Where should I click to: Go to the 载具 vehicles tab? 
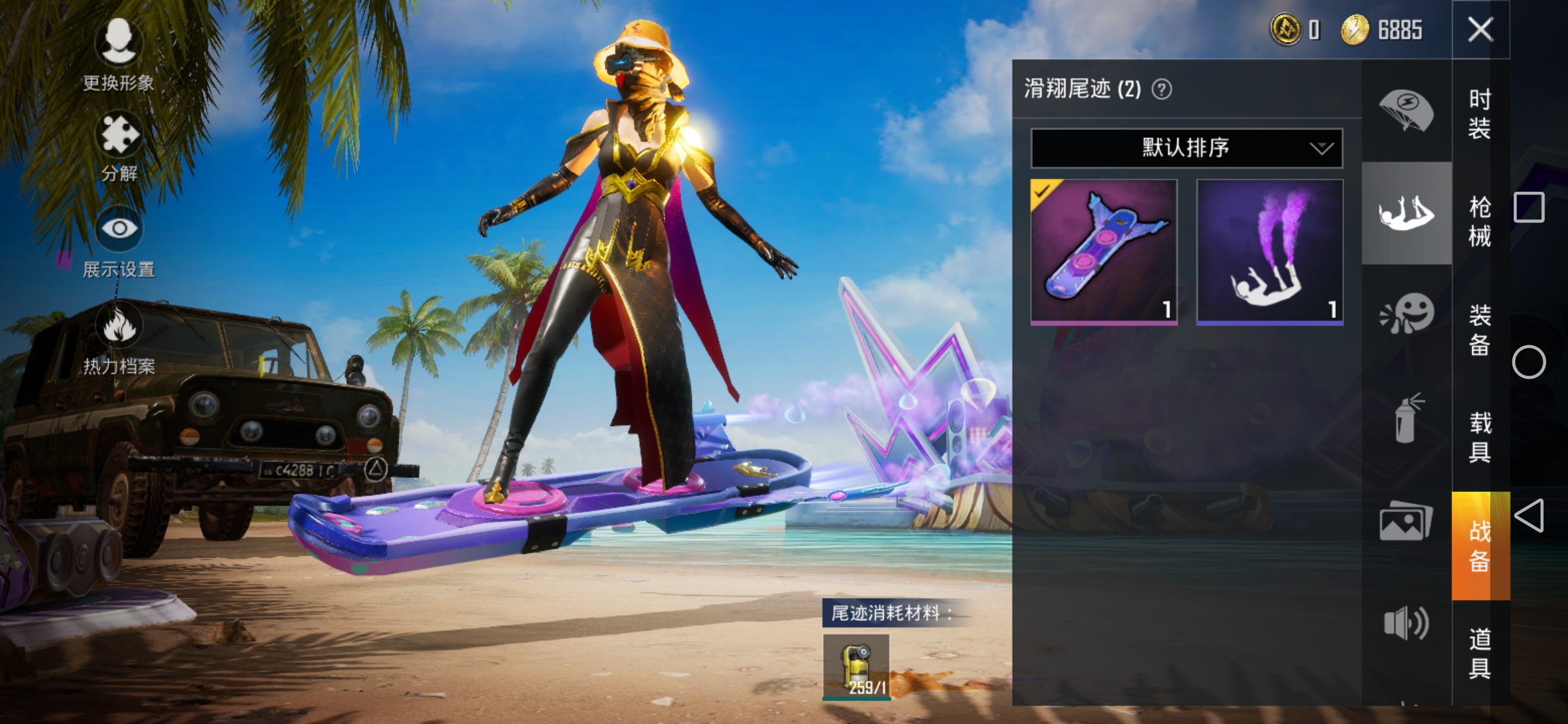tap(1480, 437)
